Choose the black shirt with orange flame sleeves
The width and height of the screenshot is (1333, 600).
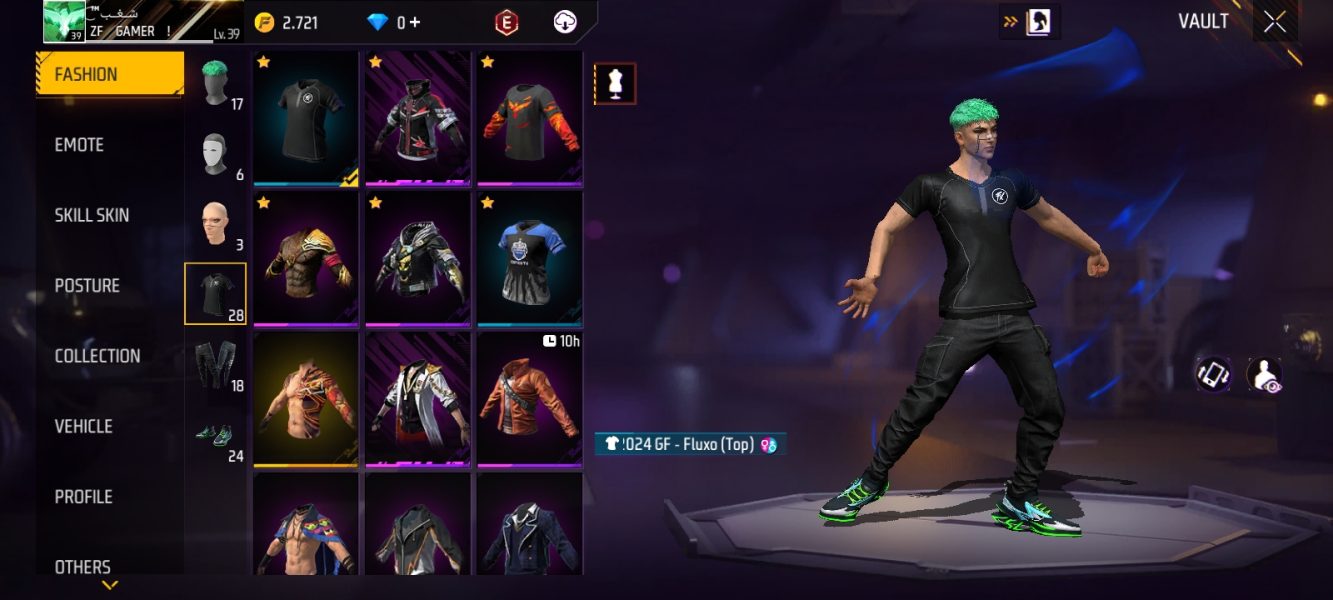(529, 117)
